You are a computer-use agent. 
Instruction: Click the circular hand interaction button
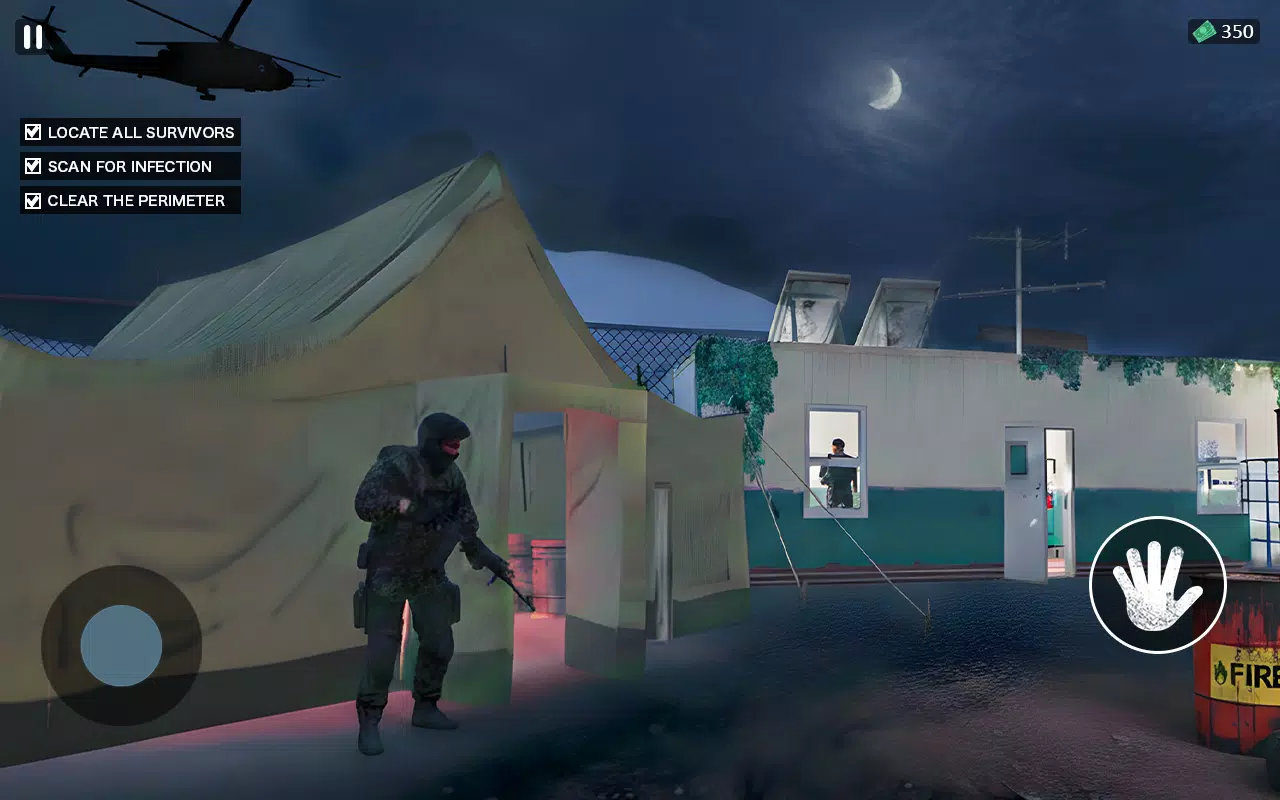tap(1157, 585)
